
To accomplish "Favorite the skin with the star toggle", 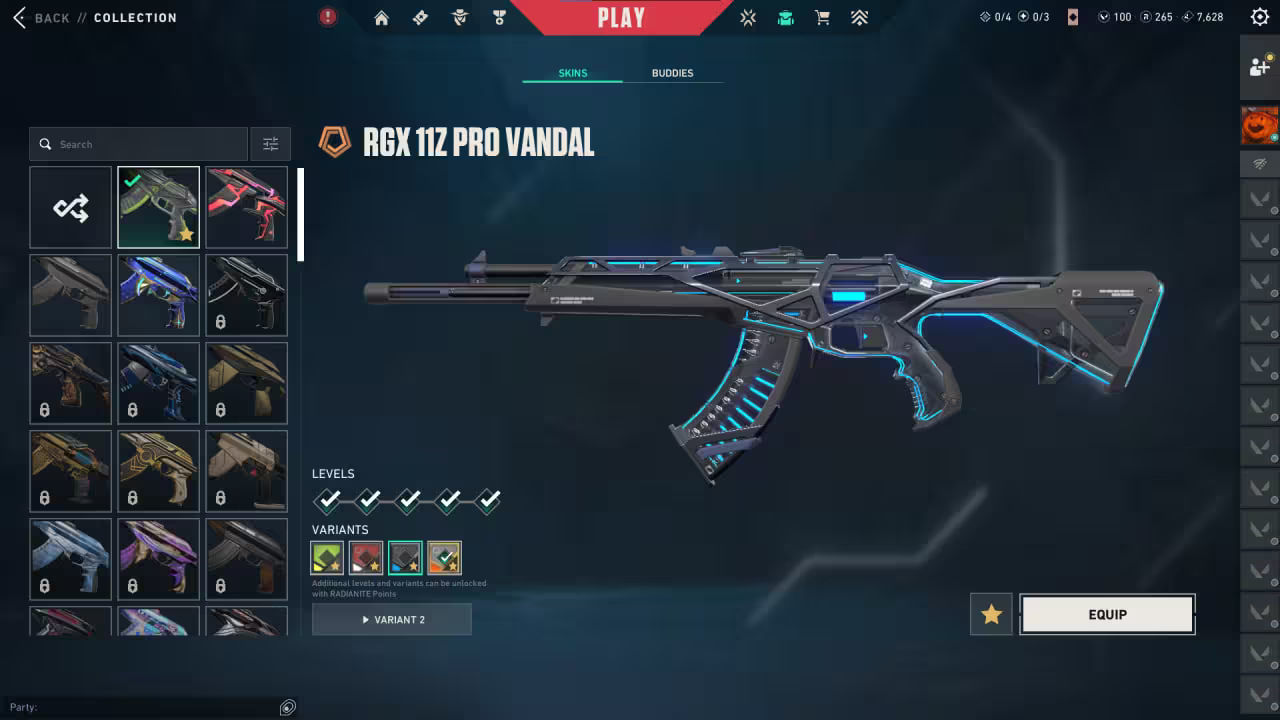I will [990, 614].
